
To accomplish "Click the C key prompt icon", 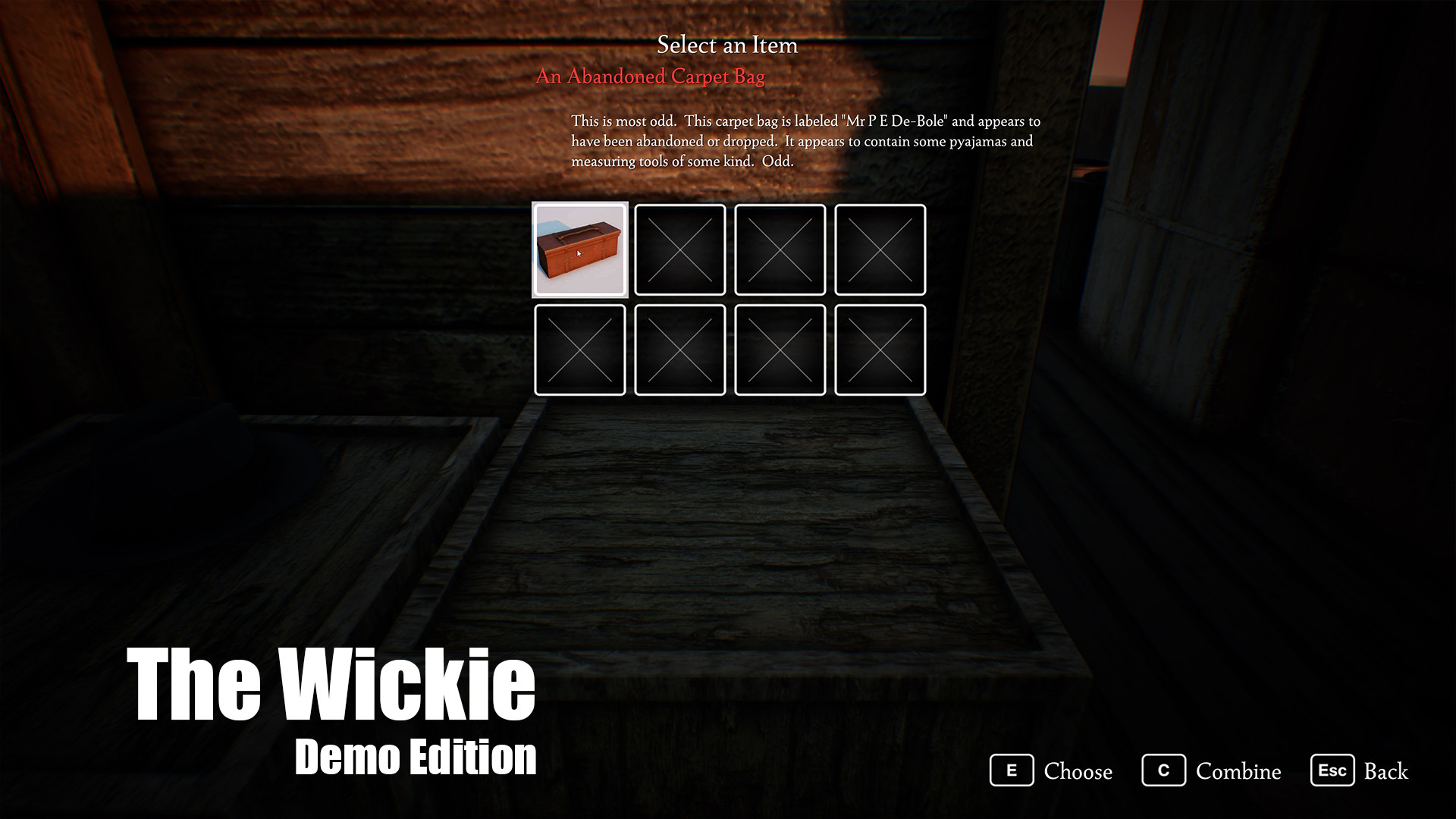I will pos(1164,771).
